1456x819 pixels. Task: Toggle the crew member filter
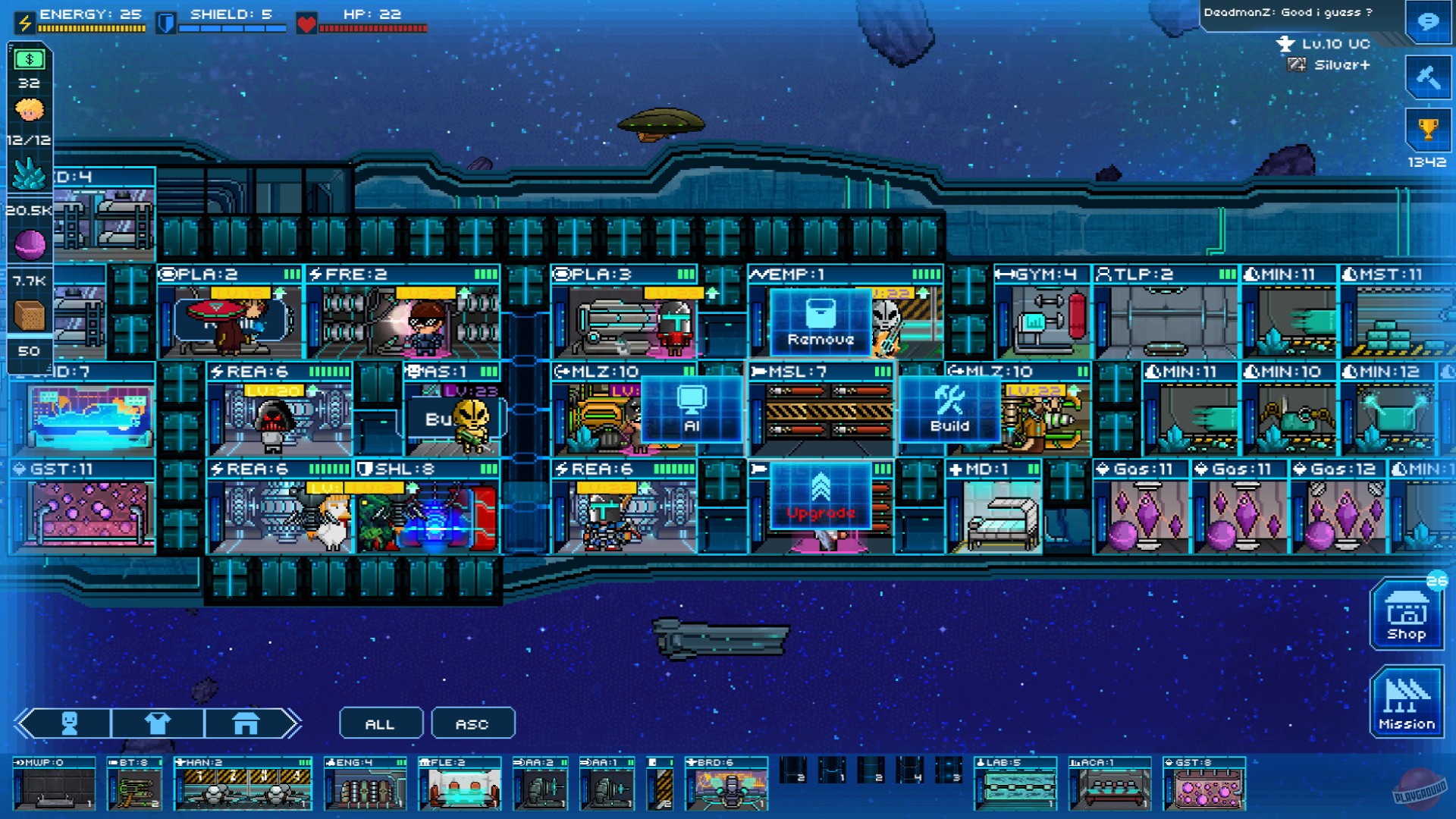click(71, 723)
